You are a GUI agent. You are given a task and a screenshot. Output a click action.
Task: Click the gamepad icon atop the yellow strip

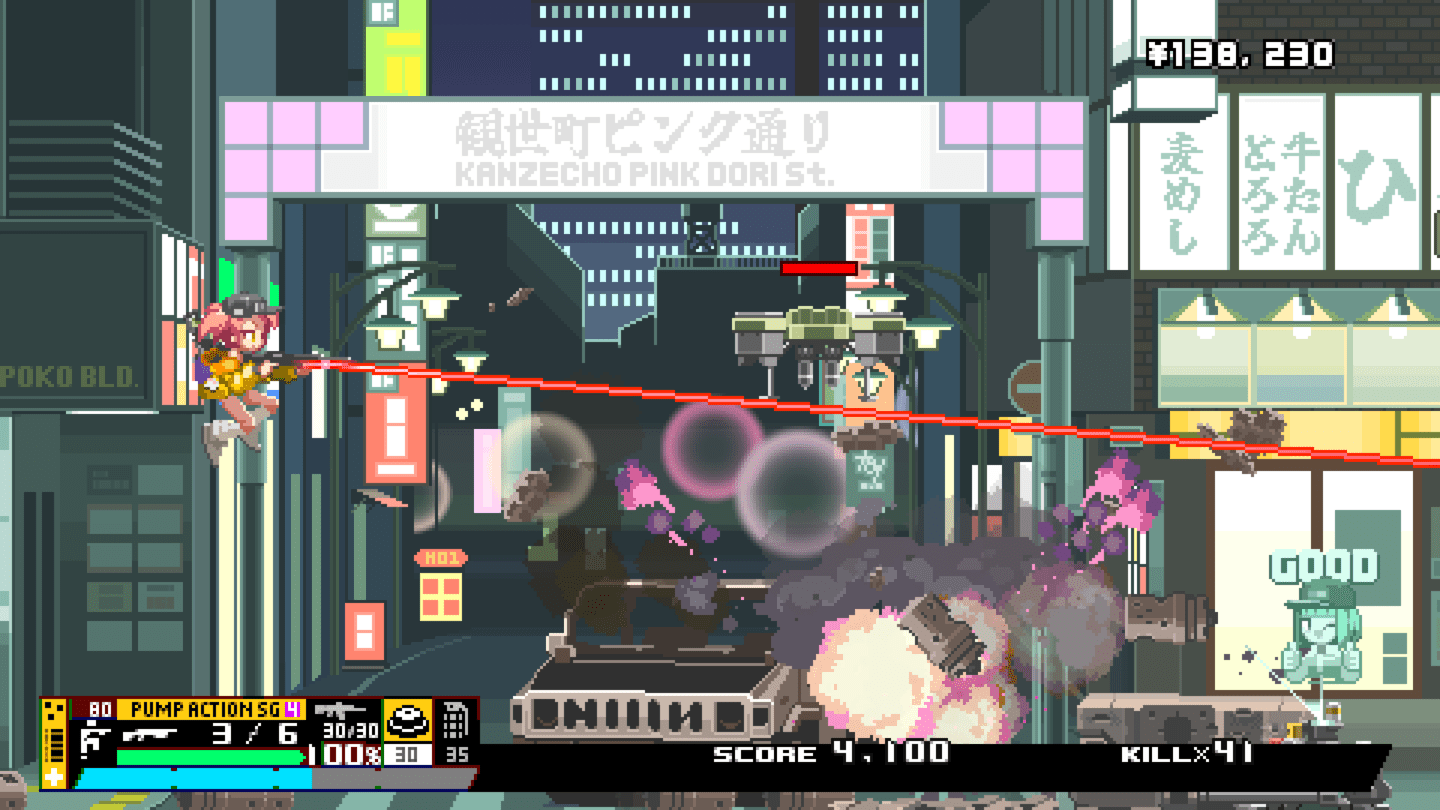(52, 708)
